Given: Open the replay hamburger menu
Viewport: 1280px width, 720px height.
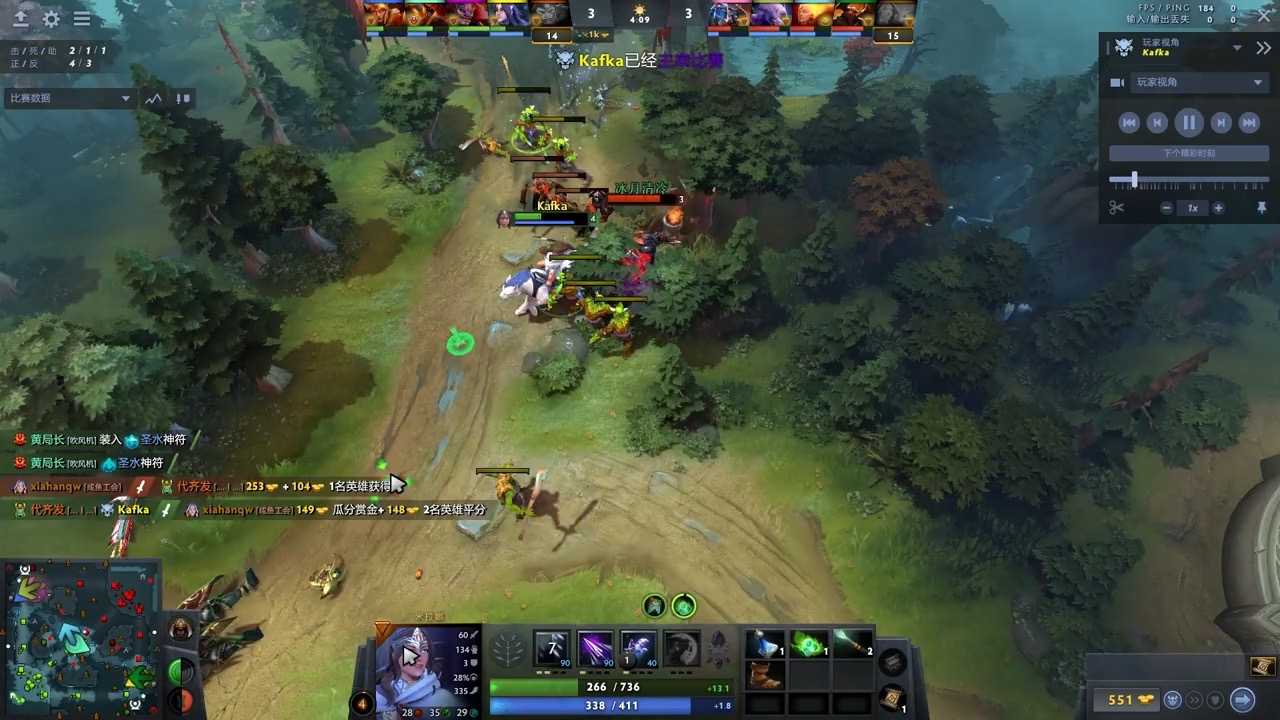Looking at the screenshot, I should 82,18.
